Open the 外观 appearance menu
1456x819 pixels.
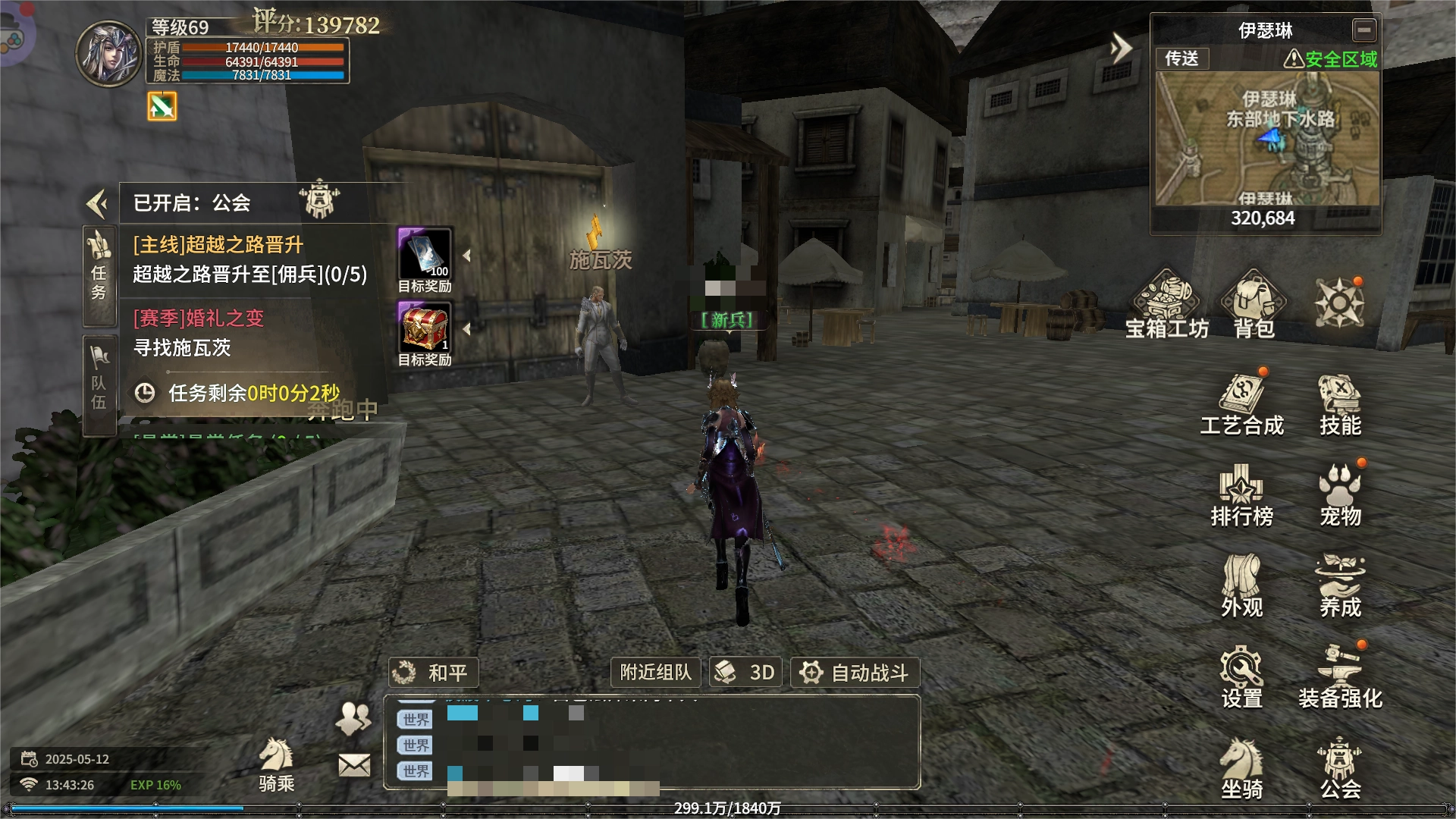point(1241,586)
